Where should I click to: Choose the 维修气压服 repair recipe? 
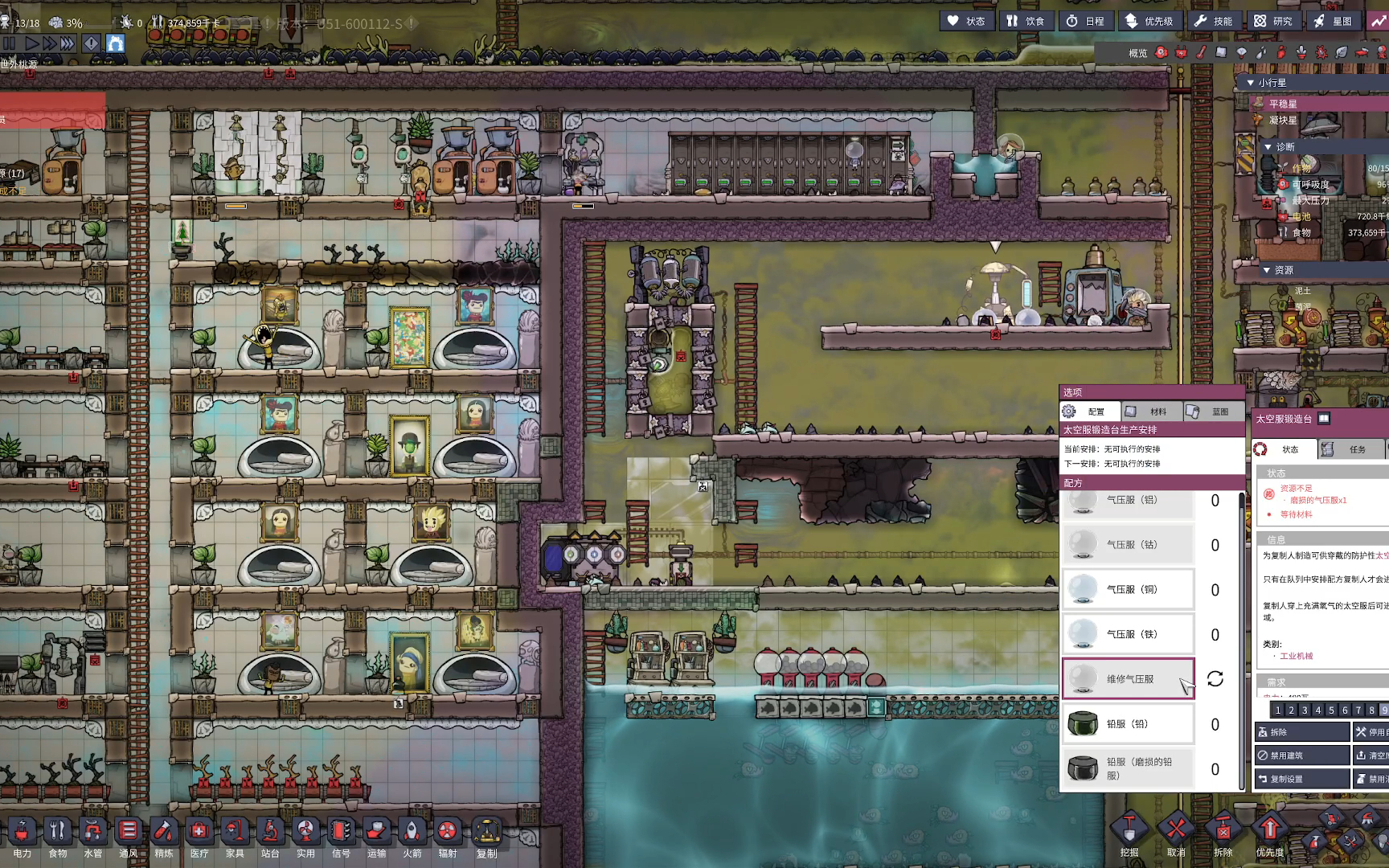1129,679
